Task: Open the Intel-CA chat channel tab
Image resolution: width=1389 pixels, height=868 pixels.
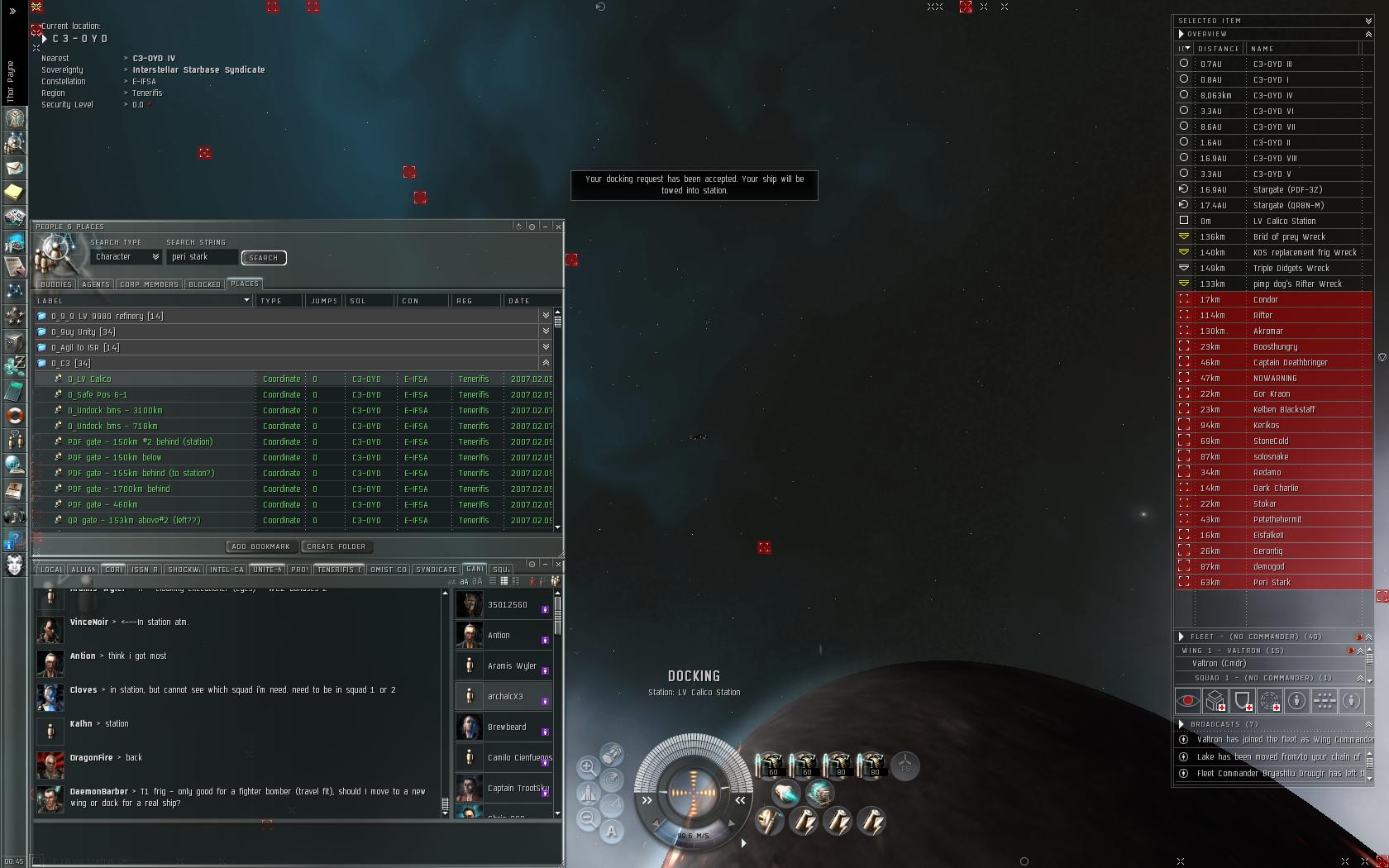Action: tap(227, 570)
